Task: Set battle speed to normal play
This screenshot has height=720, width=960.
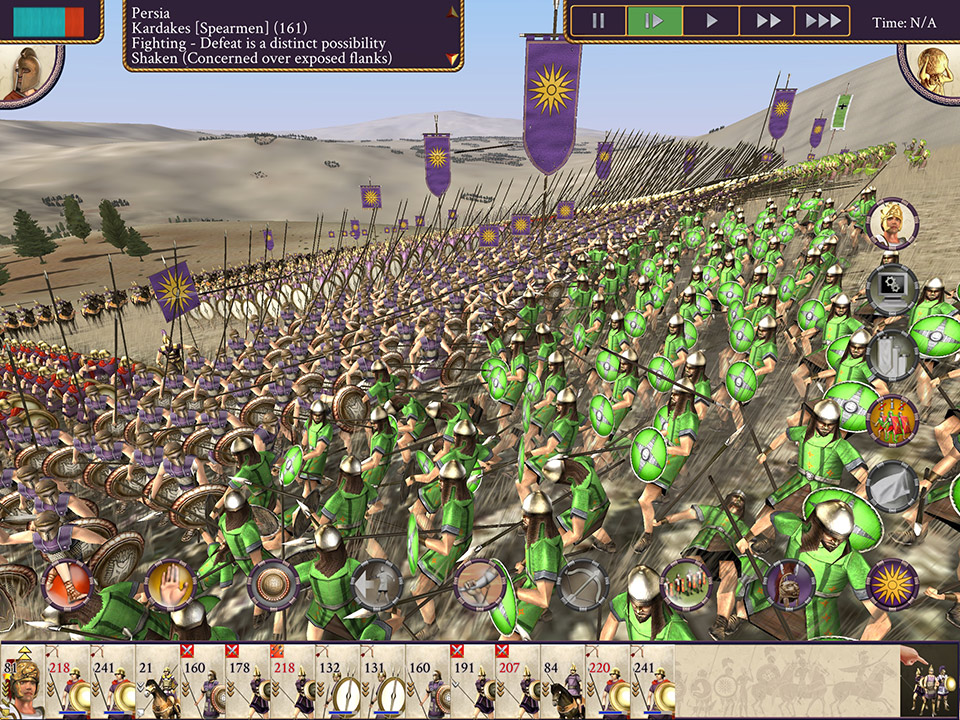Action: pyautogui.click(x=711, y=21)
